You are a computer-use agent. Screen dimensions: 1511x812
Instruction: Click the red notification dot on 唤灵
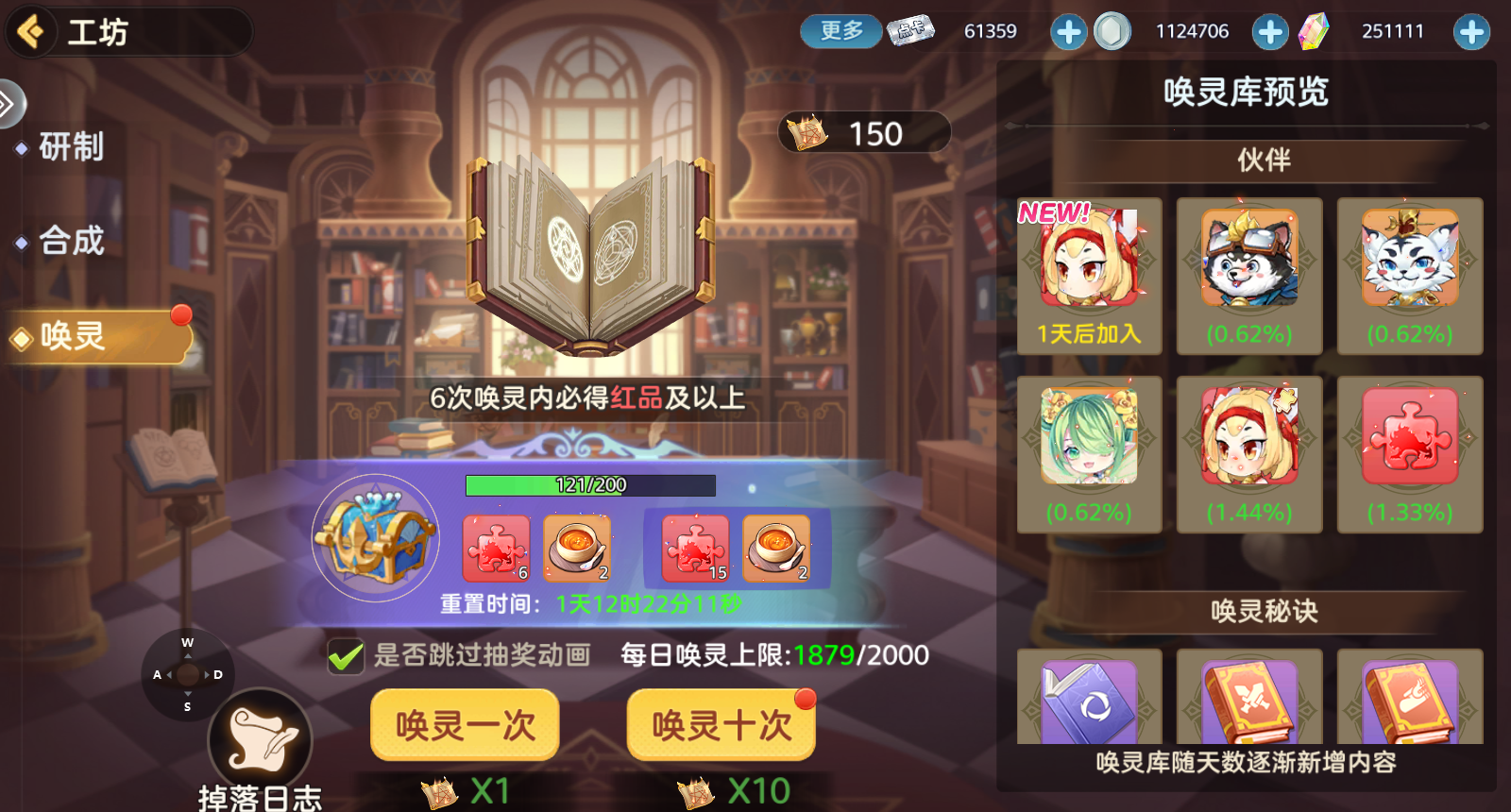(x=183, y=315)
